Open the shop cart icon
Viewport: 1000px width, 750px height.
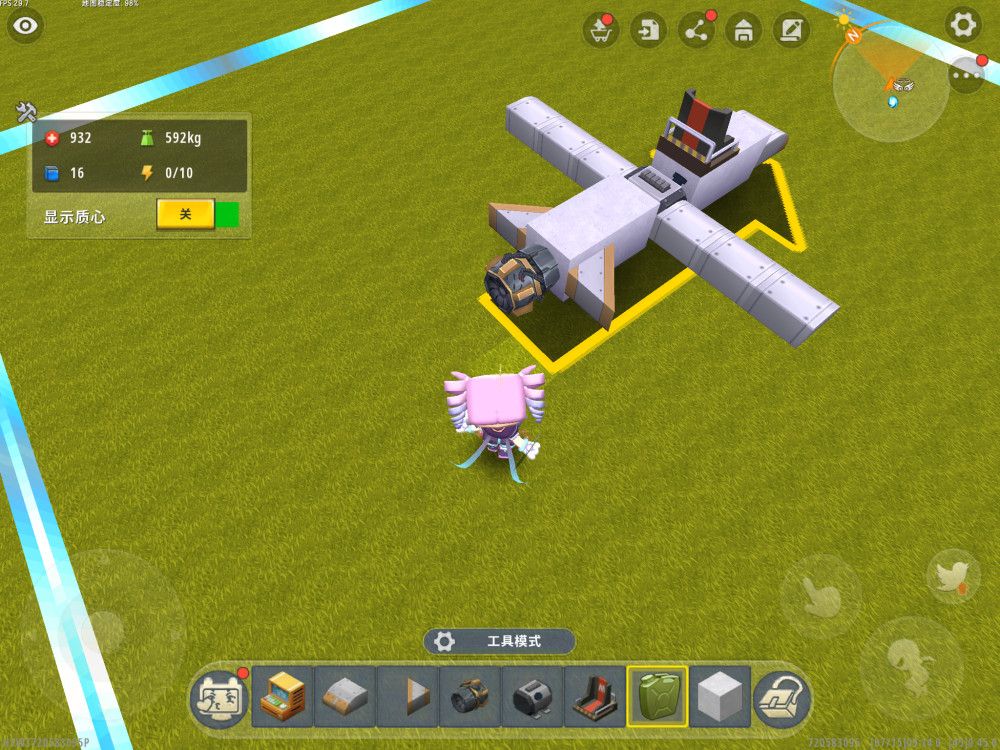[600, 30]
